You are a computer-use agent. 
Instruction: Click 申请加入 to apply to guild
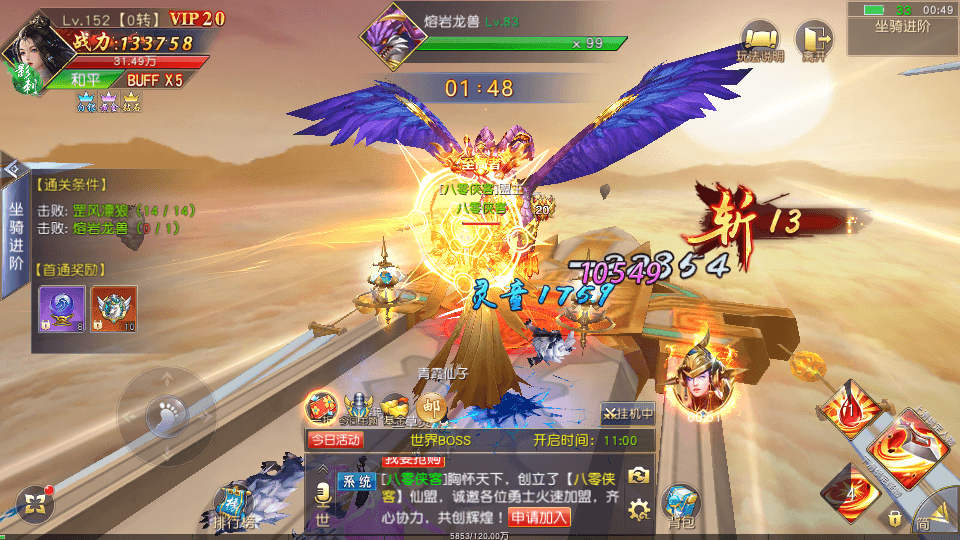(x=540, y=517)
